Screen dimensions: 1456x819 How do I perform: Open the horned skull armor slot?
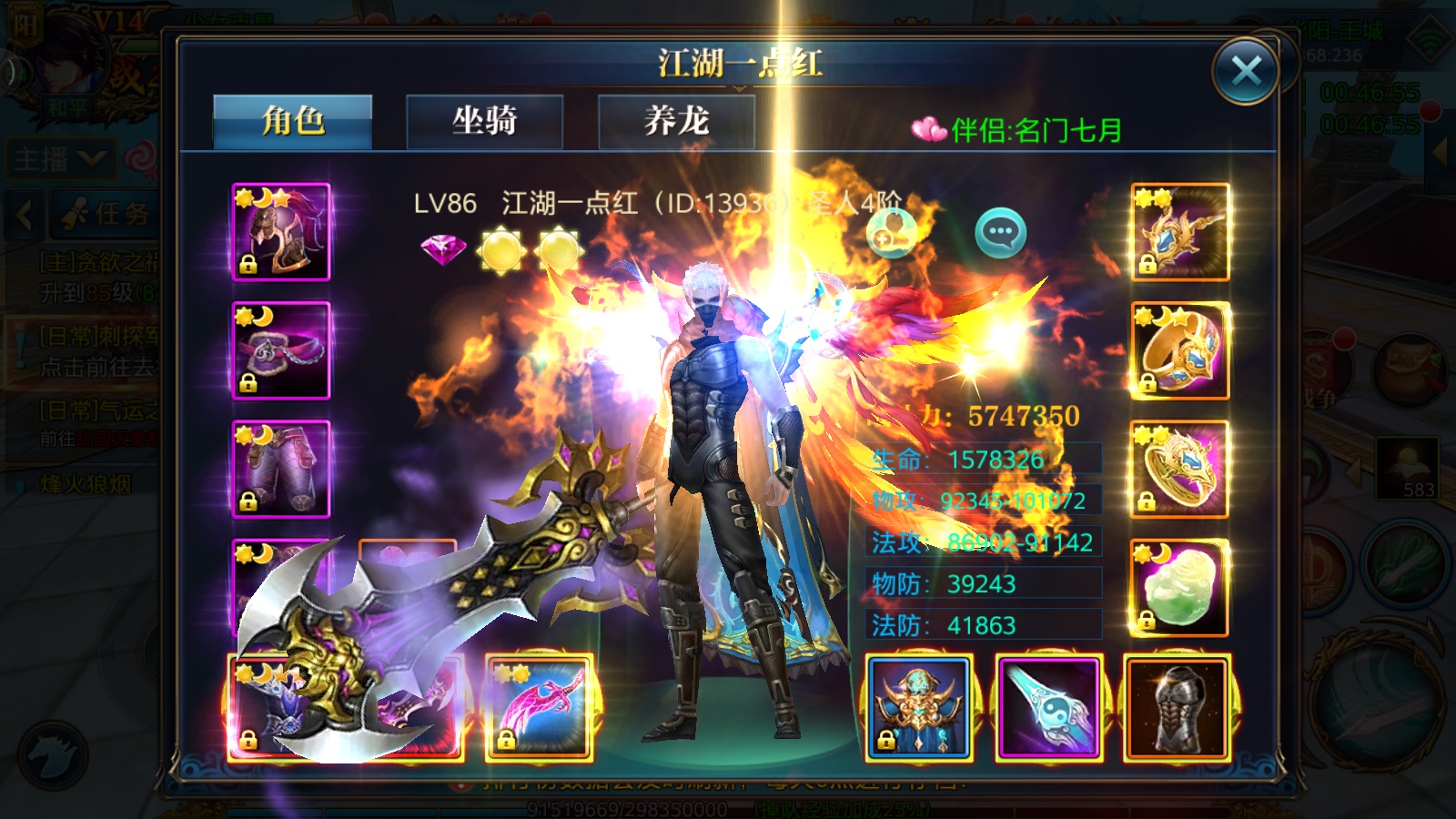click(x=919, y=707)
